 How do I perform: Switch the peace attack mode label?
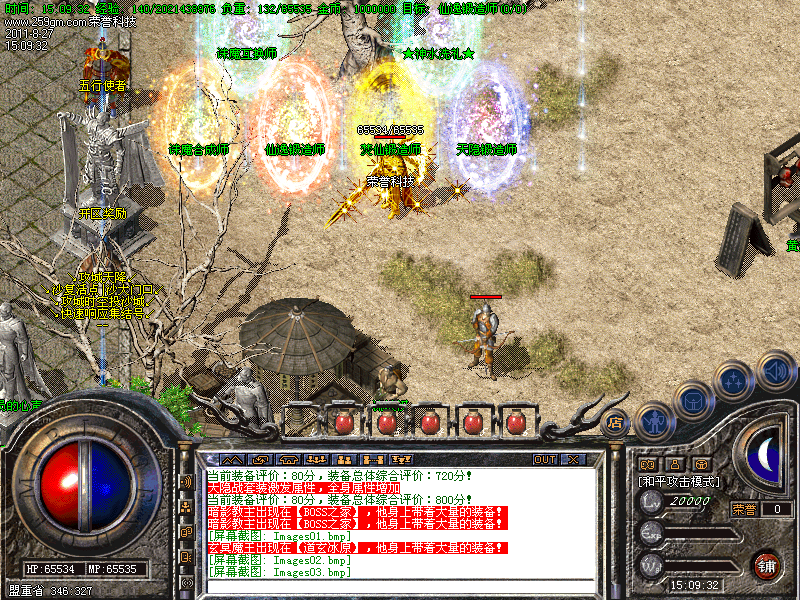680,482
